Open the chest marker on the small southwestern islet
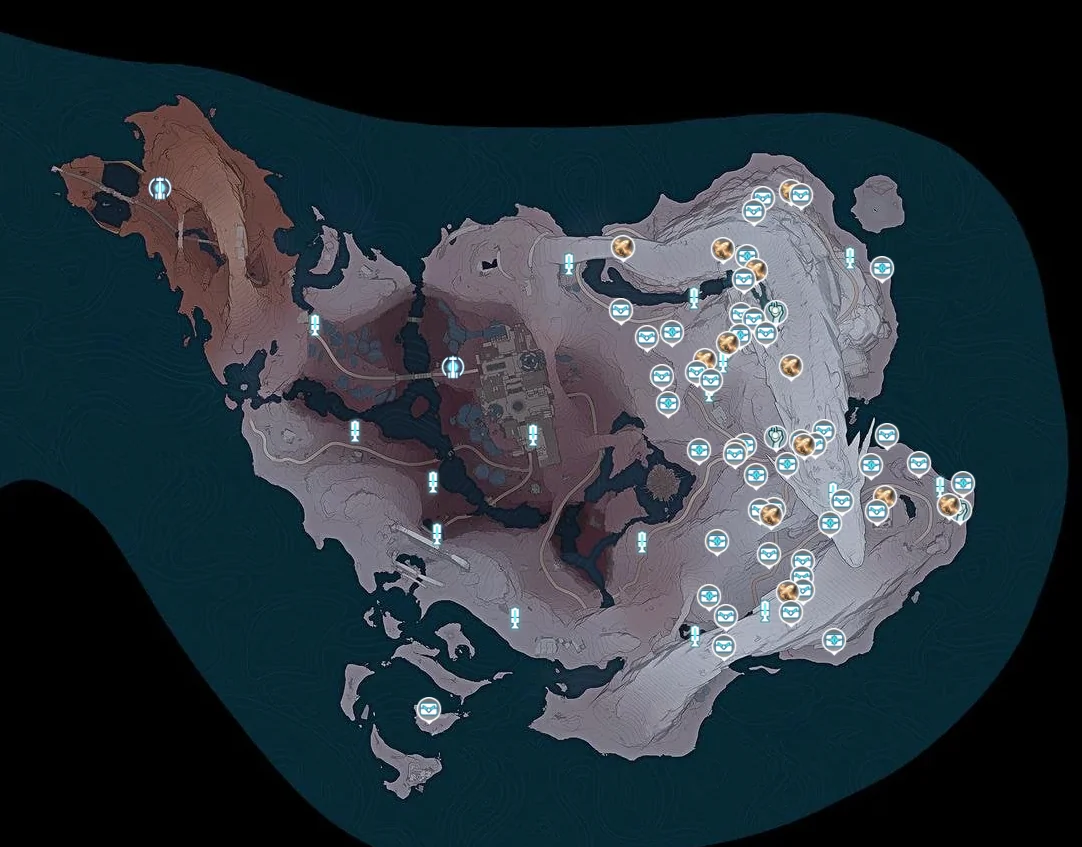 coord(429,708)
